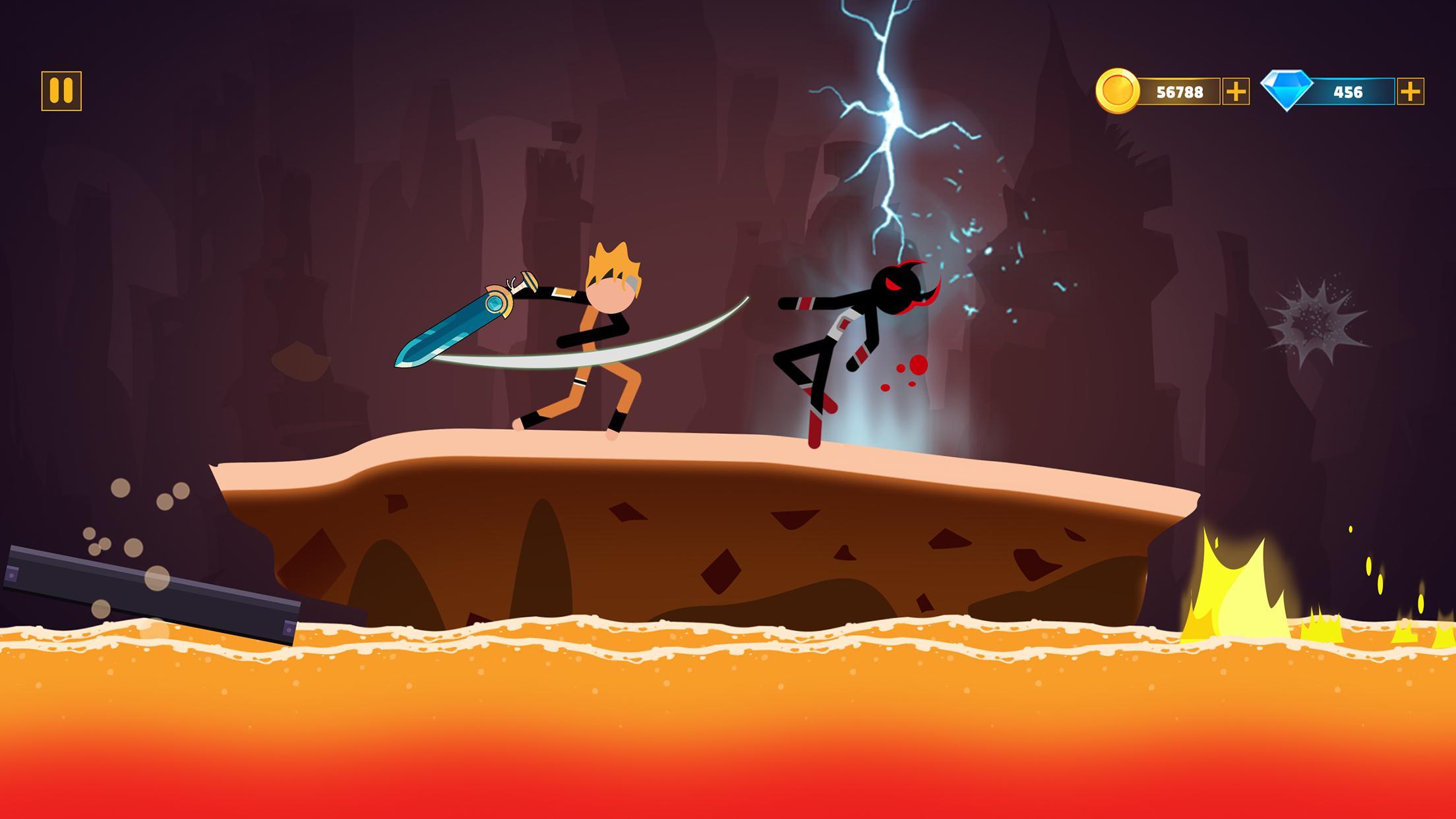Screen dimensions: 1456x819
Task: Click the 456 gem counter display
Action: coord(1349,92)
